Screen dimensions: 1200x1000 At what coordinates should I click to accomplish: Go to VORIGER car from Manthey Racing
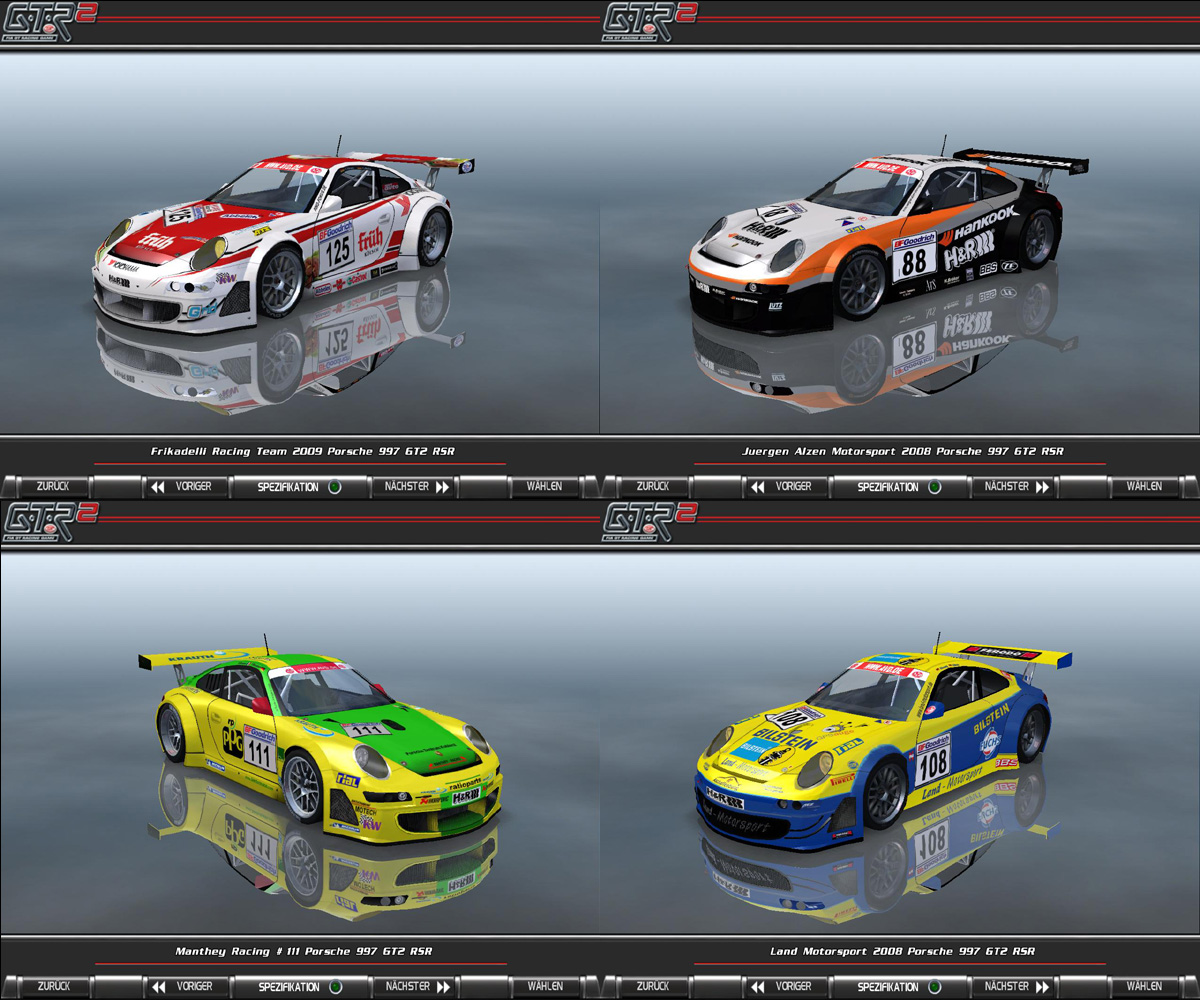point(183,986)
